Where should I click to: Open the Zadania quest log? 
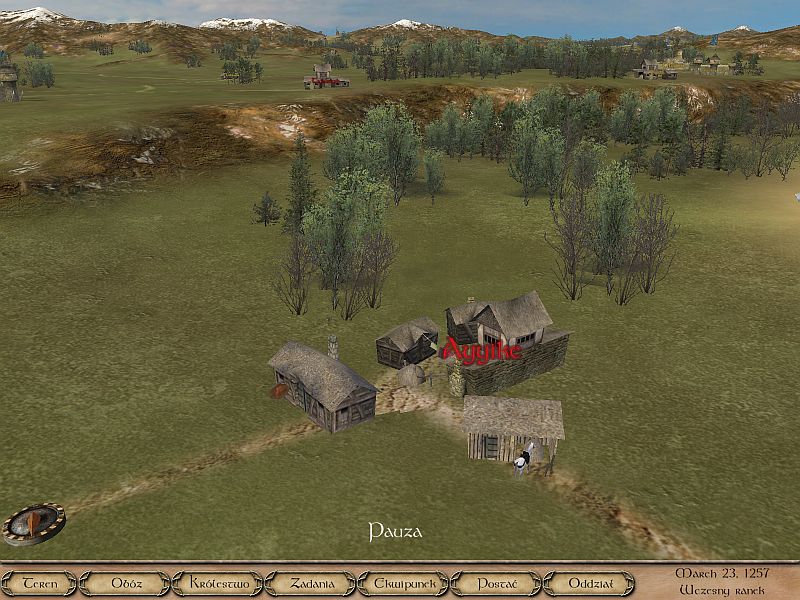click(x=310, y=583)
